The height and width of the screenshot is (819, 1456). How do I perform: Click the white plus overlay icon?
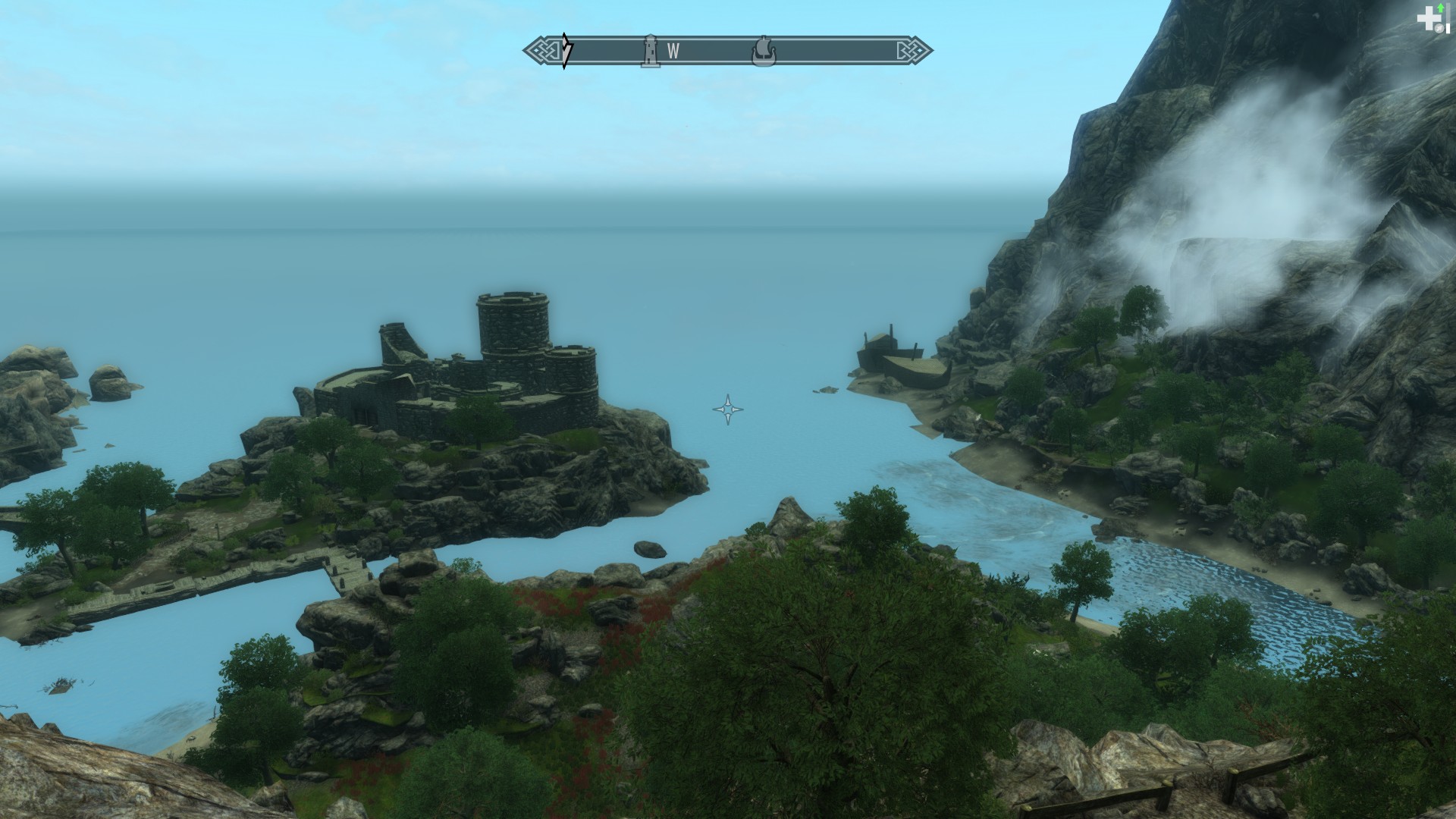coord(1429,20)
